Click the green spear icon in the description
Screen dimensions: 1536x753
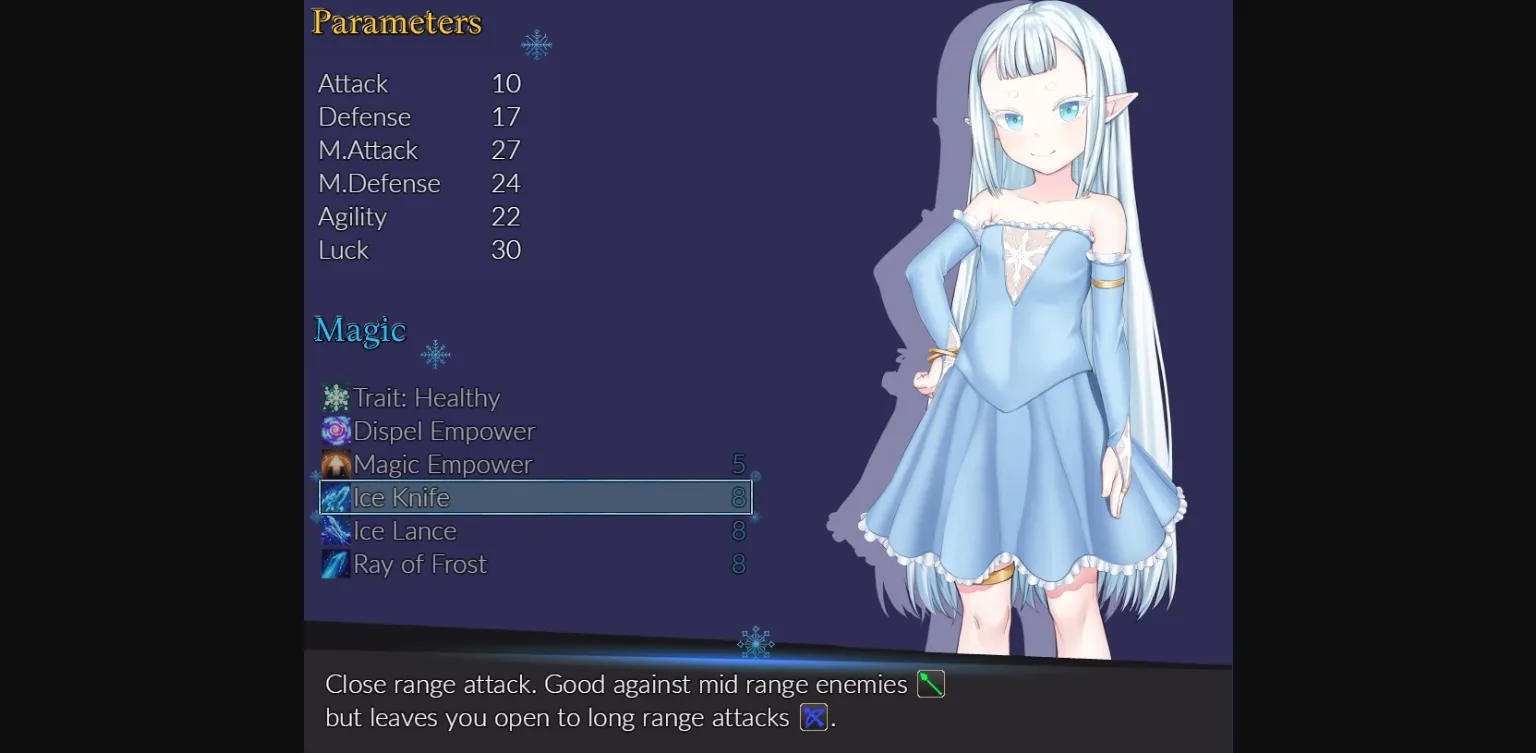coord(929,684)
